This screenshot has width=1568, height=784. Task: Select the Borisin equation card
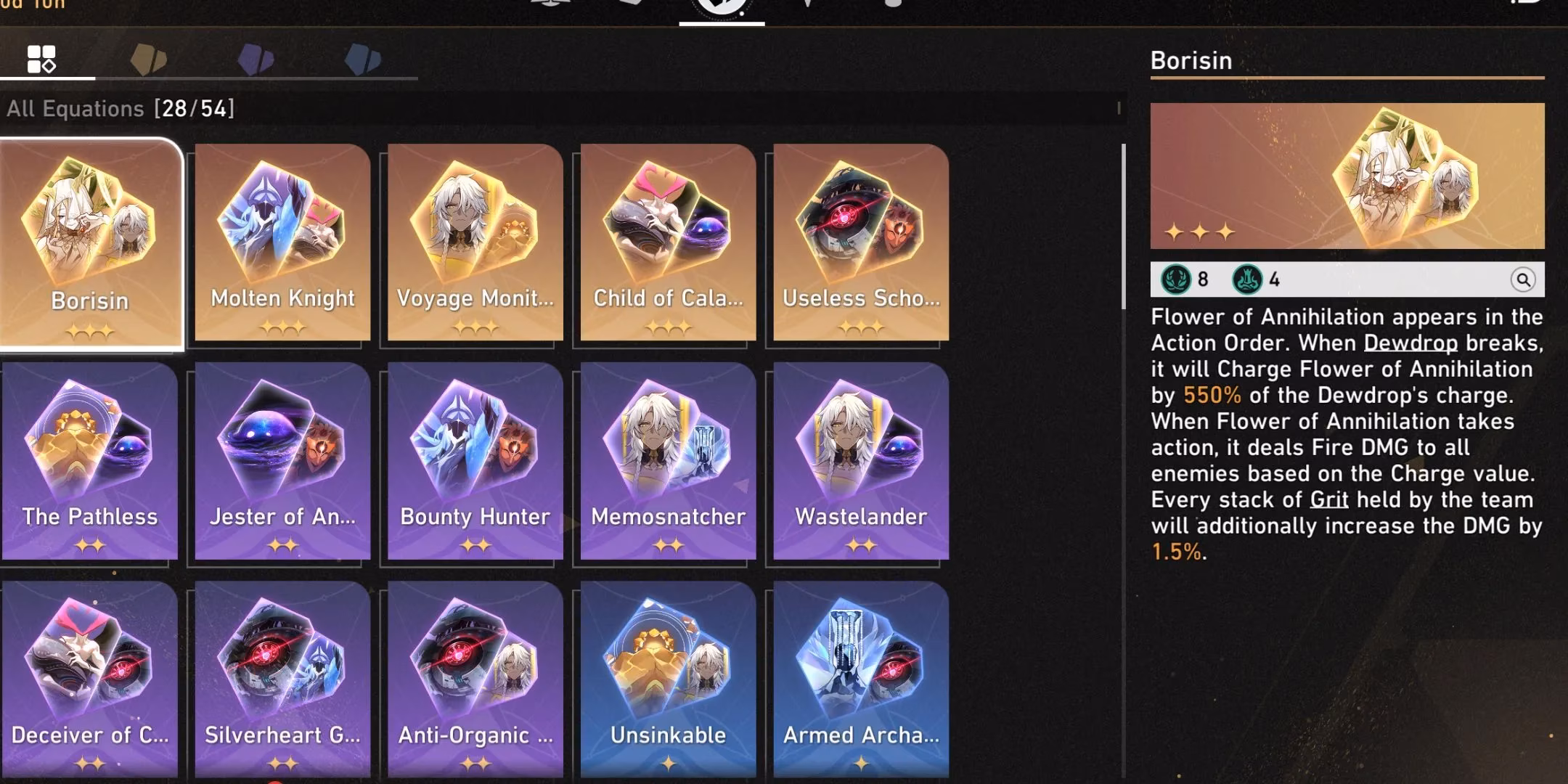(x=90, y=243)
